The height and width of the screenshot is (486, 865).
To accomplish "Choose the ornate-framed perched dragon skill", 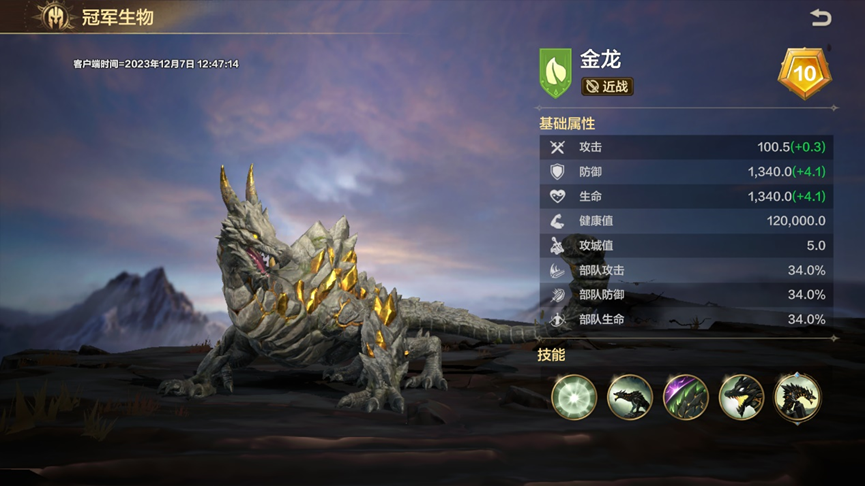I will tap(797, 397).
